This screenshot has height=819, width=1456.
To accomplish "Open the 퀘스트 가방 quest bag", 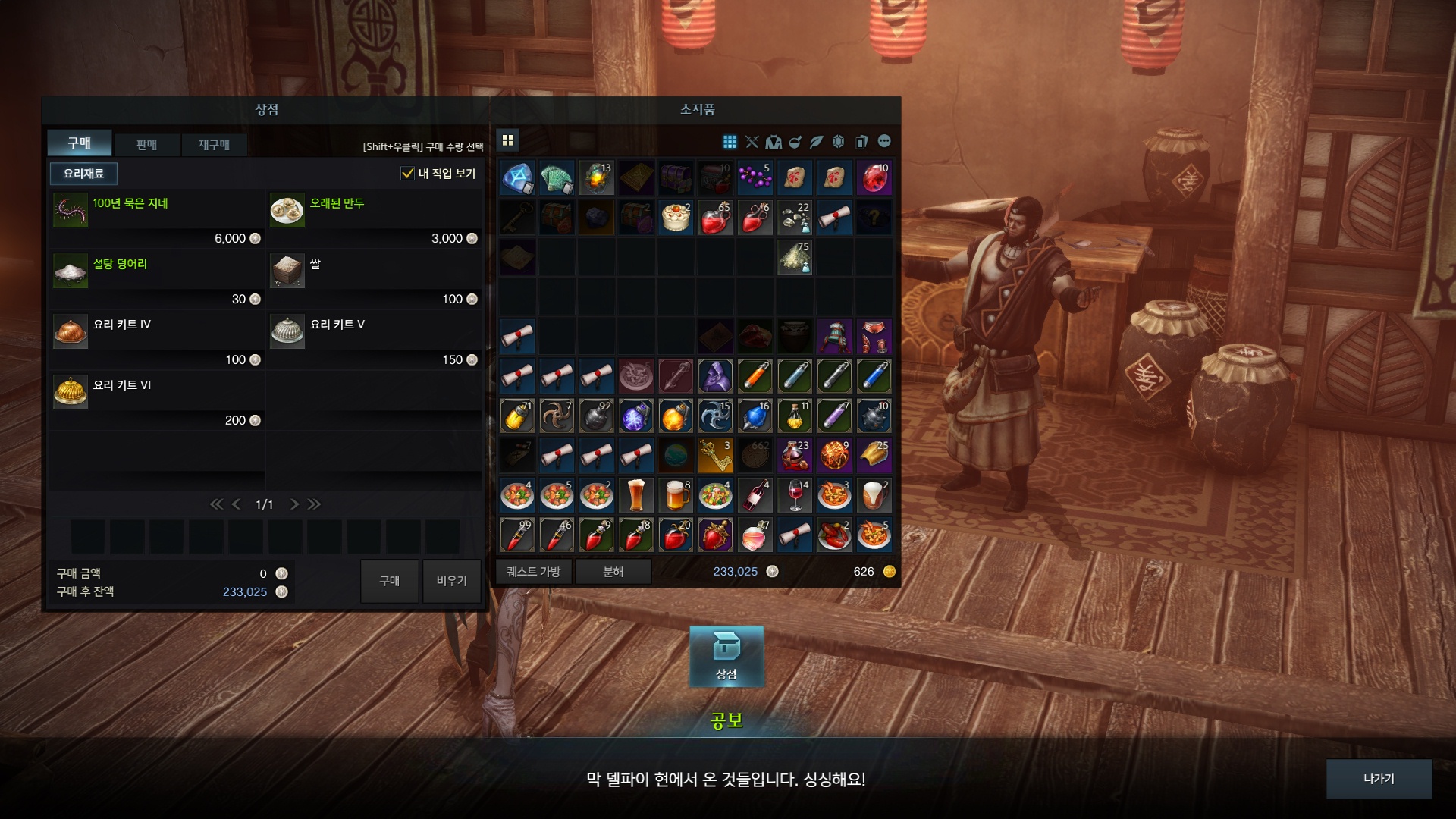I will tap(533, 572).
